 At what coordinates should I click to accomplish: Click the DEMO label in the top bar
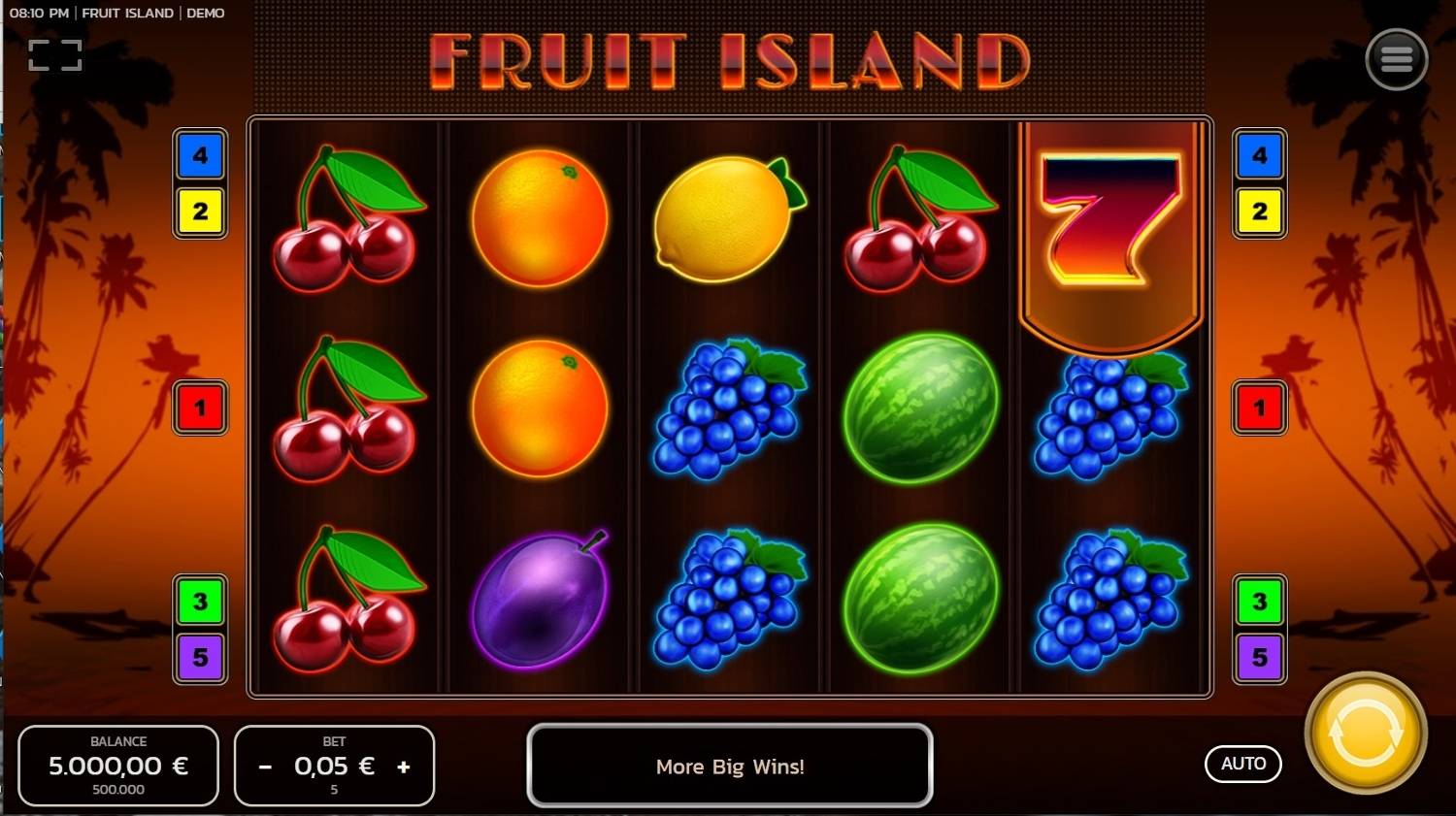tap(206, 13)
